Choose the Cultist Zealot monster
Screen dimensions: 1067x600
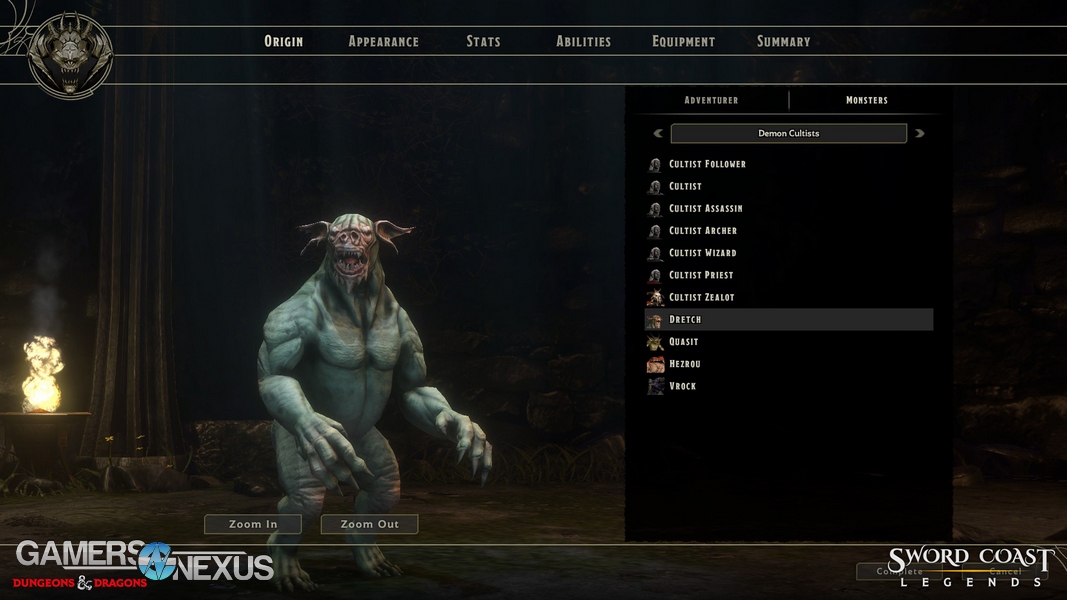702,297
